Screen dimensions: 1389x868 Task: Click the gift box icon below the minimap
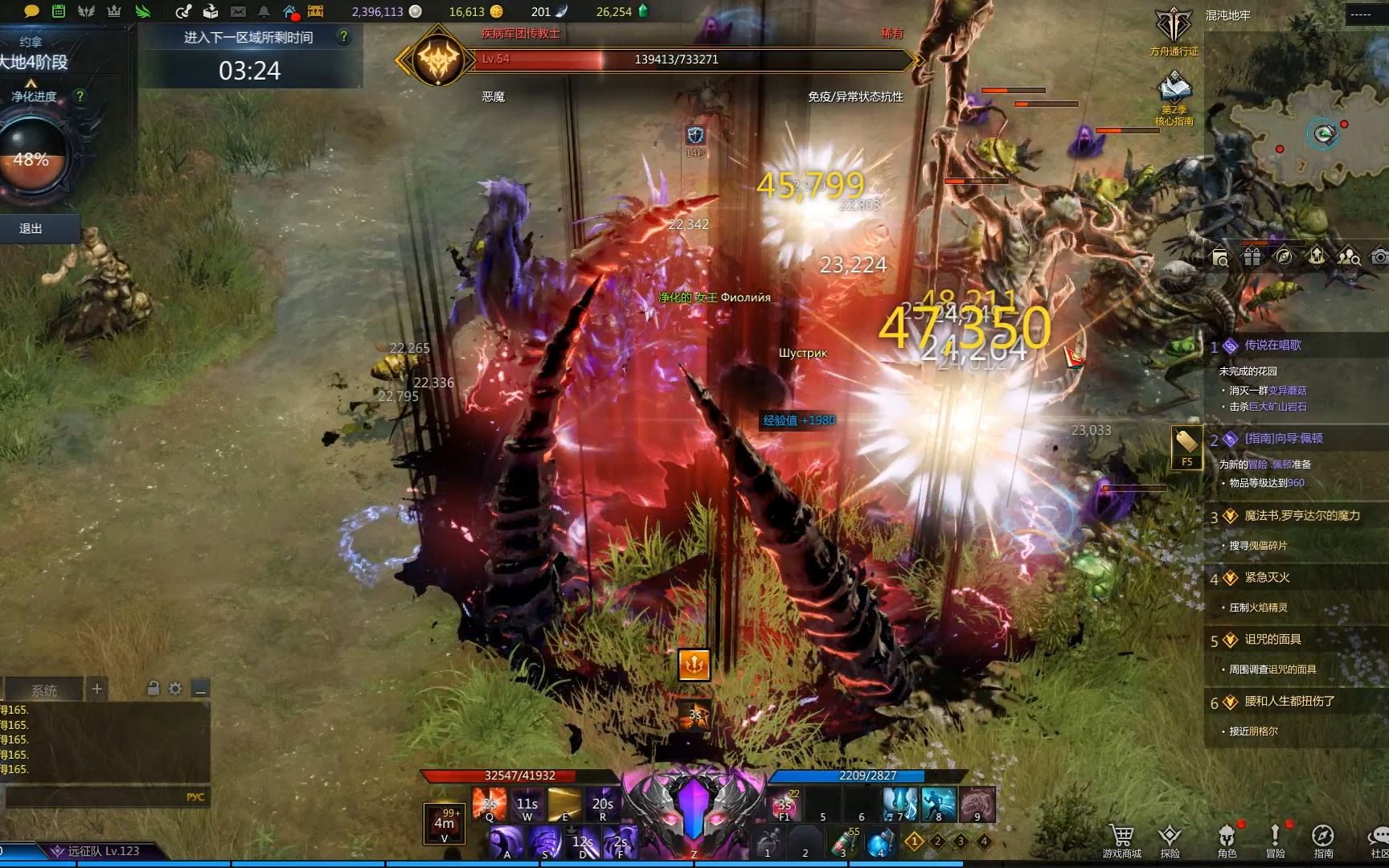click(1252, 257)
